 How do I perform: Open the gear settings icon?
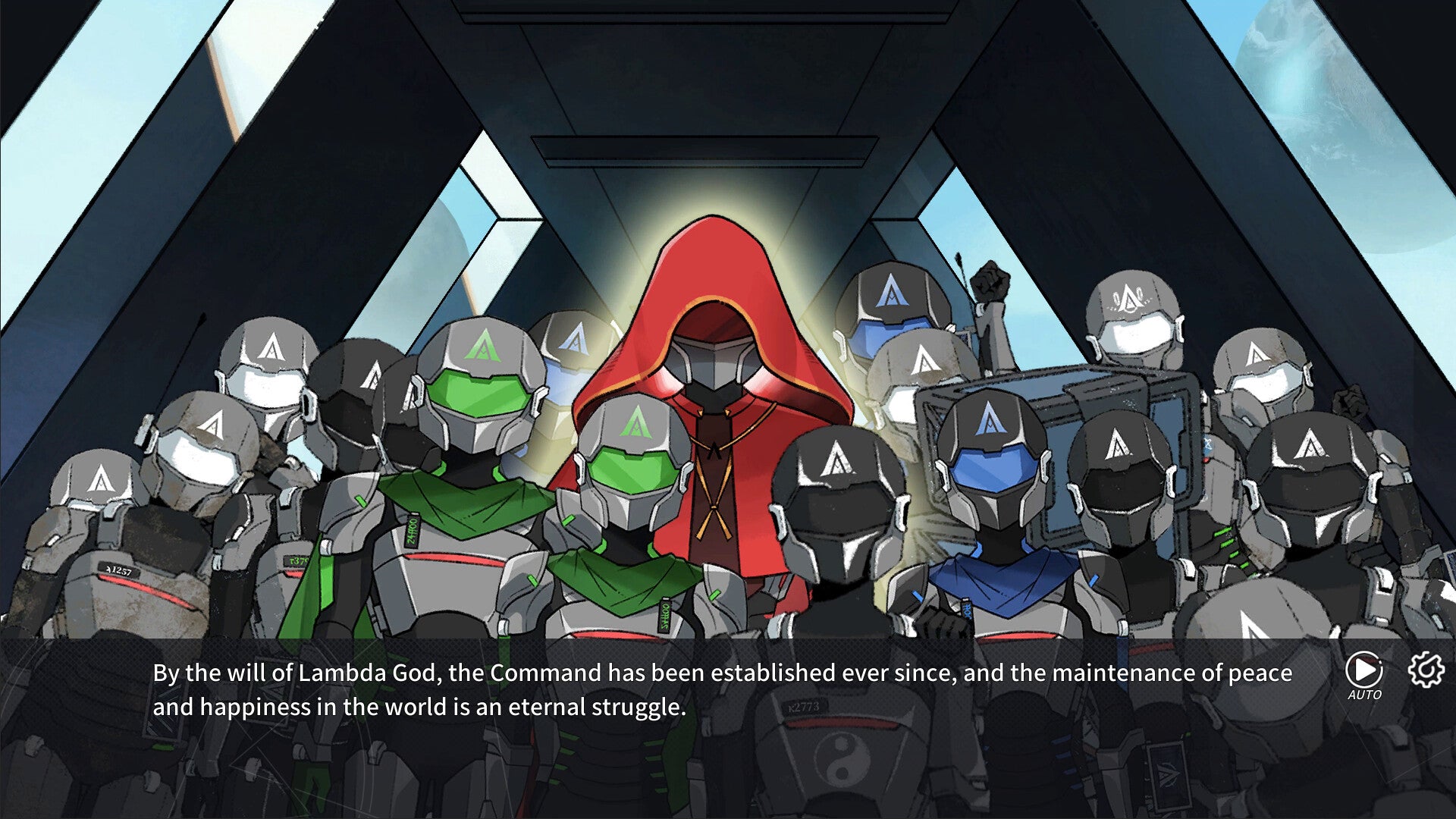(1426, 670)
